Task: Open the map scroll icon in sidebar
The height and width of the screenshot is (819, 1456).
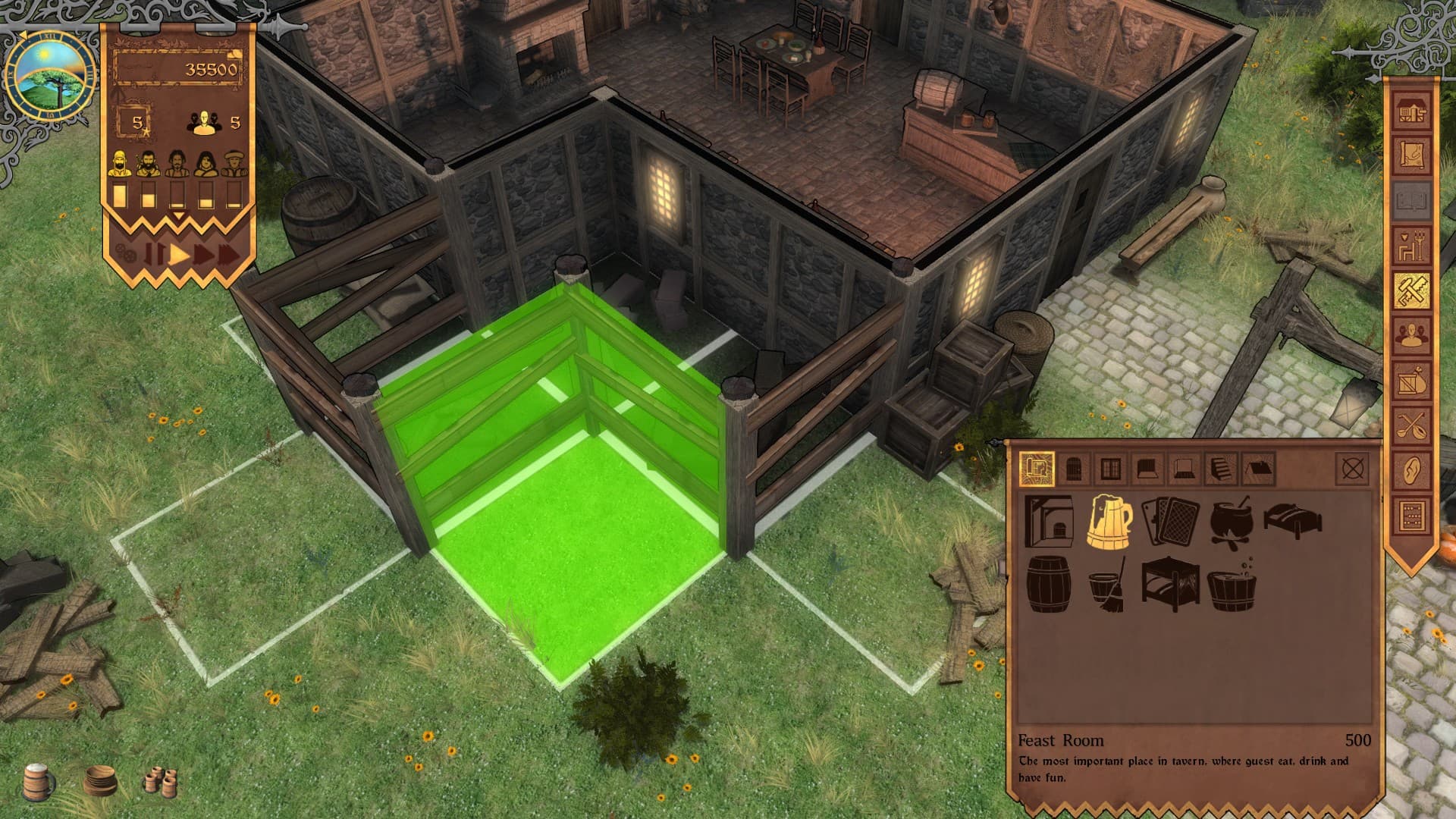Action: (x=1412, y=155)
